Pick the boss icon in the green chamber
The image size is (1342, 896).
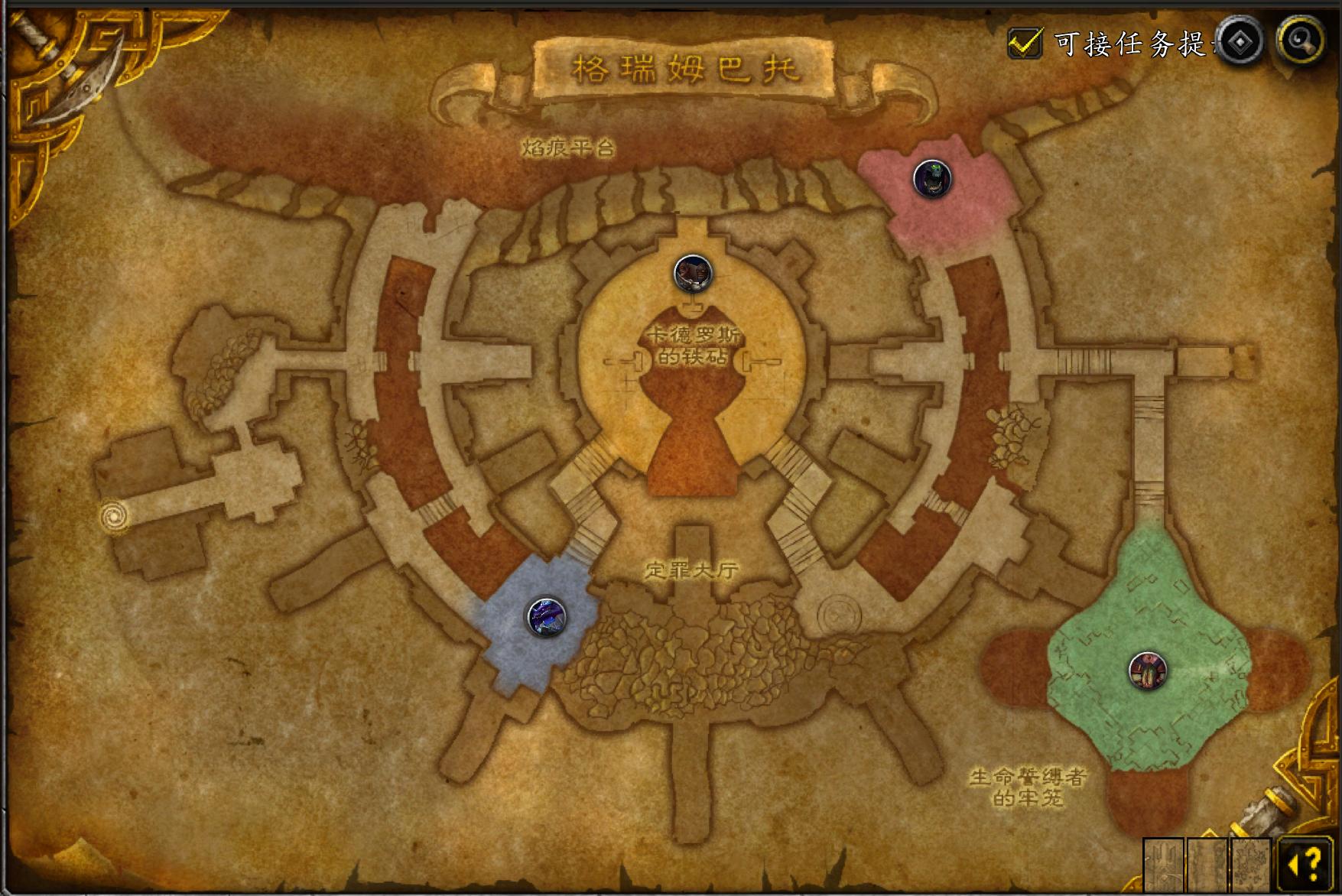1147,670
